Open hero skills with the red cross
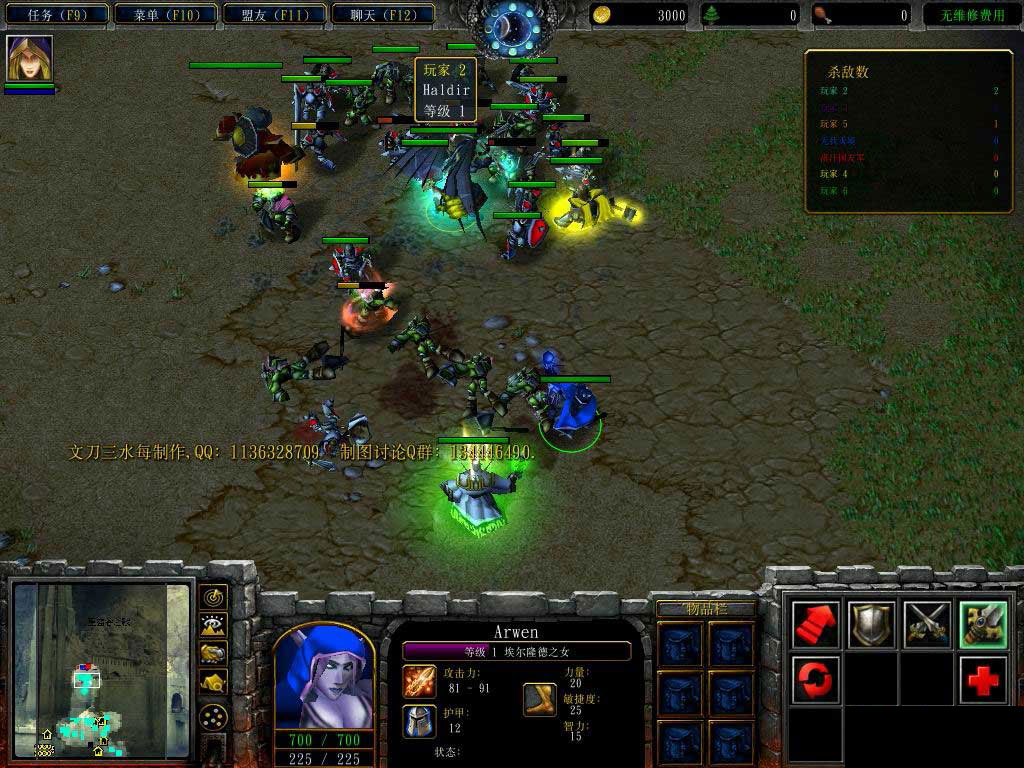 (x=983, y=681)
